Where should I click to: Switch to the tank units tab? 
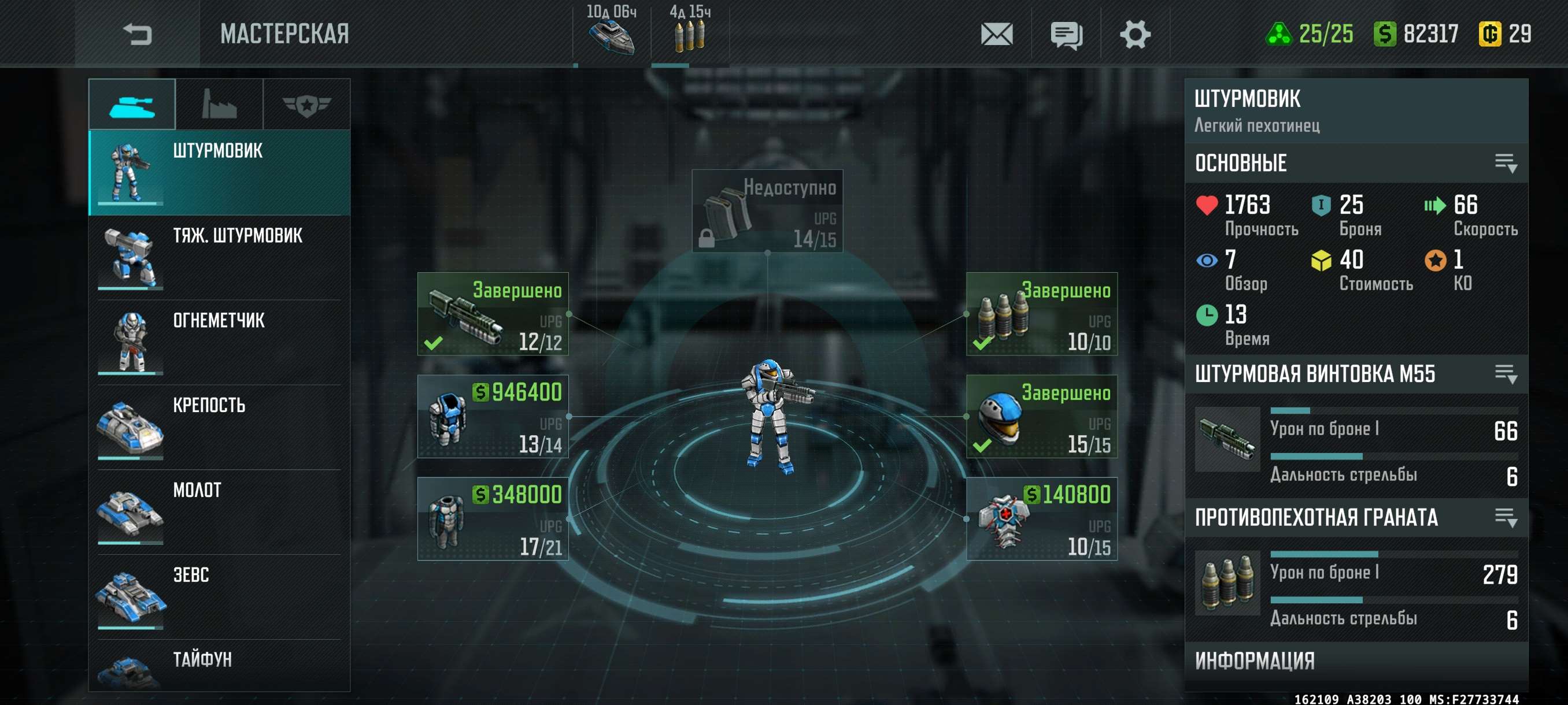tap(132, 105)
